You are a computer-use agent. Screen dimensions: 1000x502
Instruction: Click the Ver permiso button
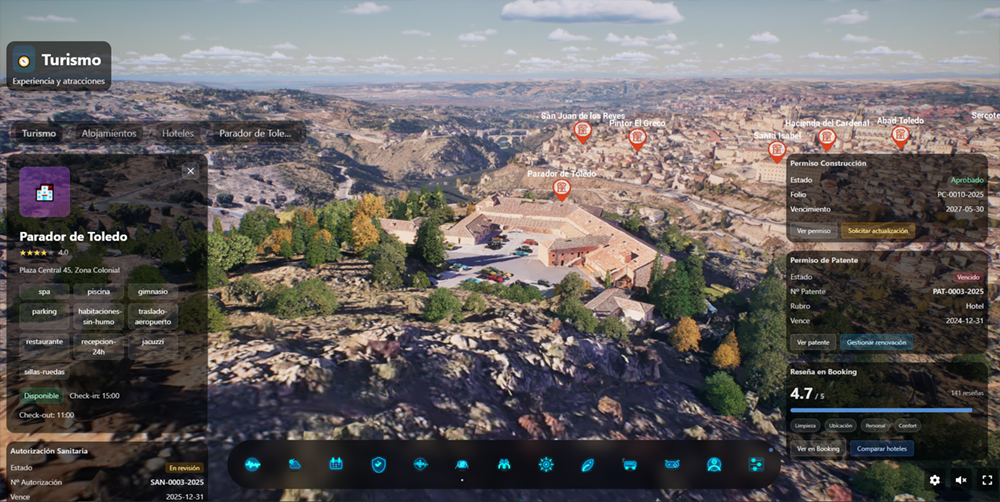(814, 231)
